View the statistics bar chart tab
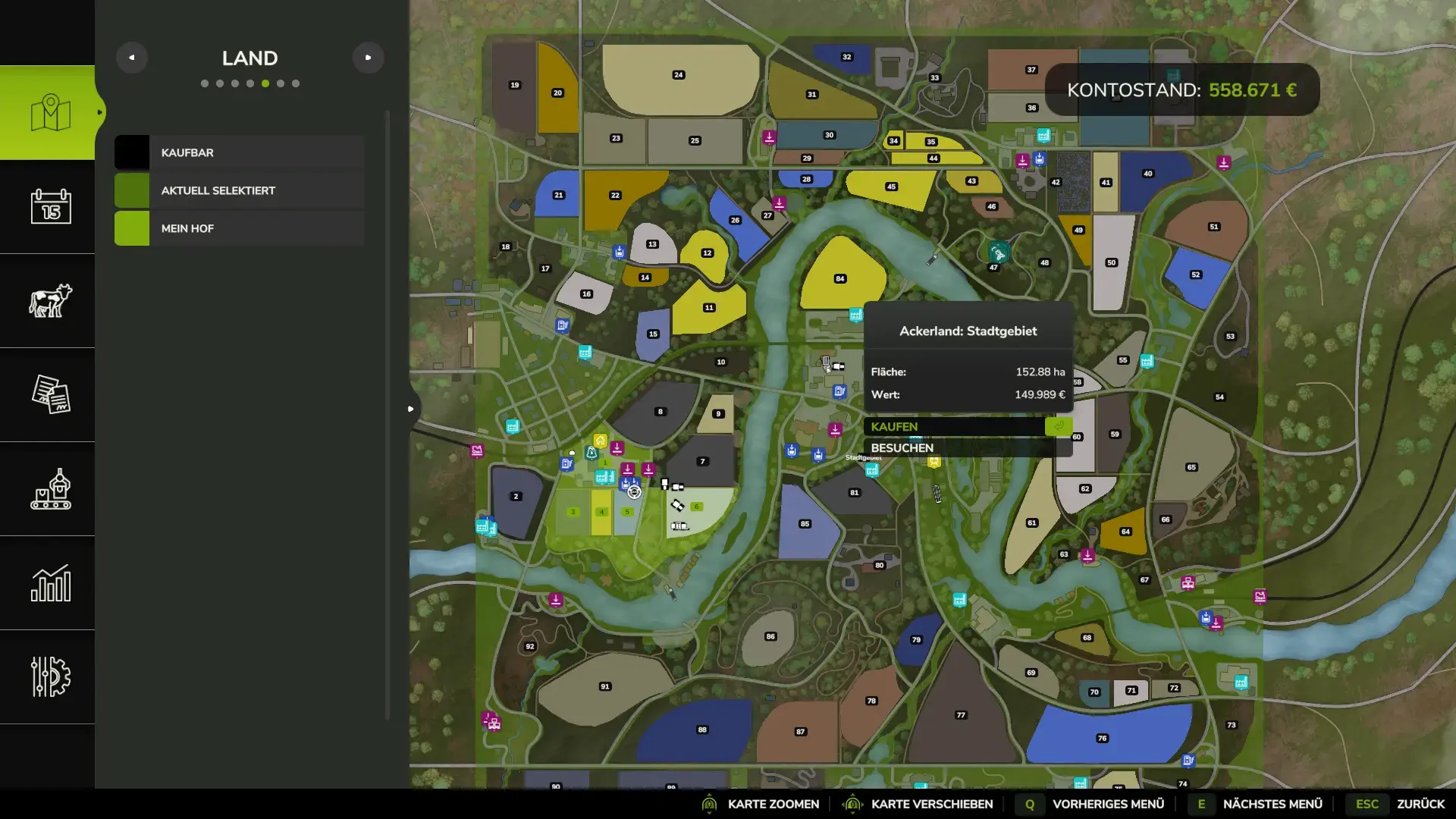Viewport: 1456px width, 819px height. (x=50, y=582)
